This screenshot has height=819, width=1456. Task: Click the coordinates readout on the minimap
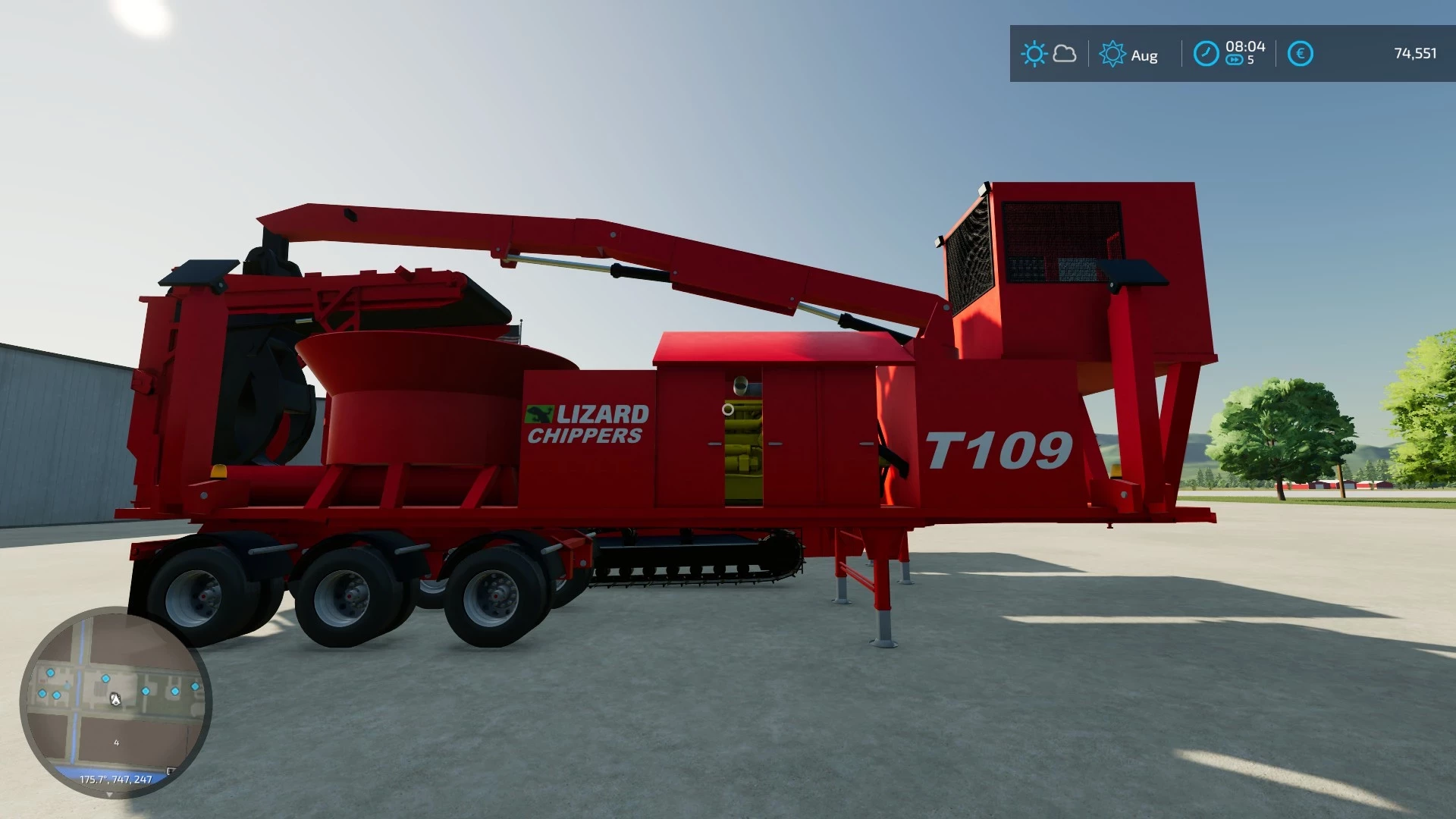(x=115, y=779)
